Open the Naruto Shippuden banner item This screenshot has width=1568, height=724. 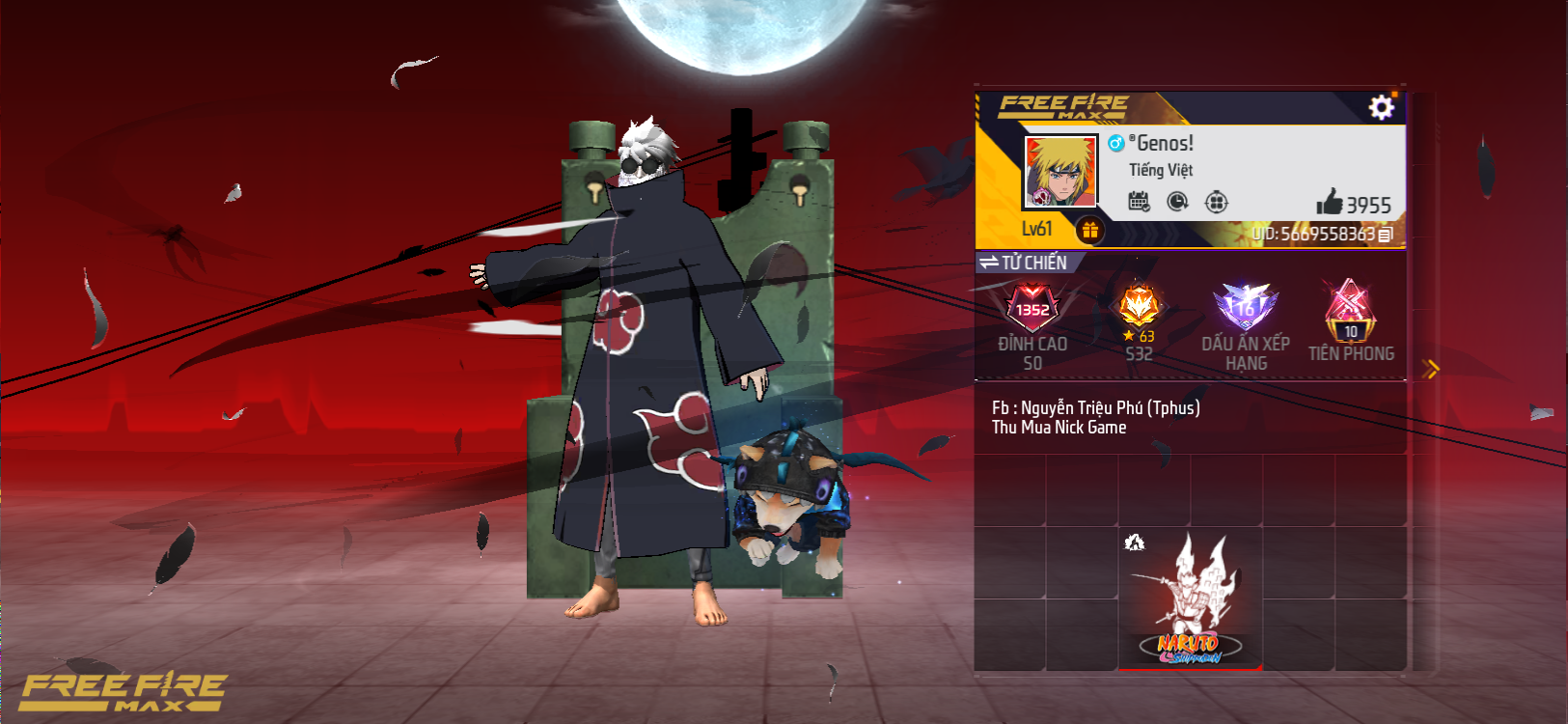click(1191, 594)
